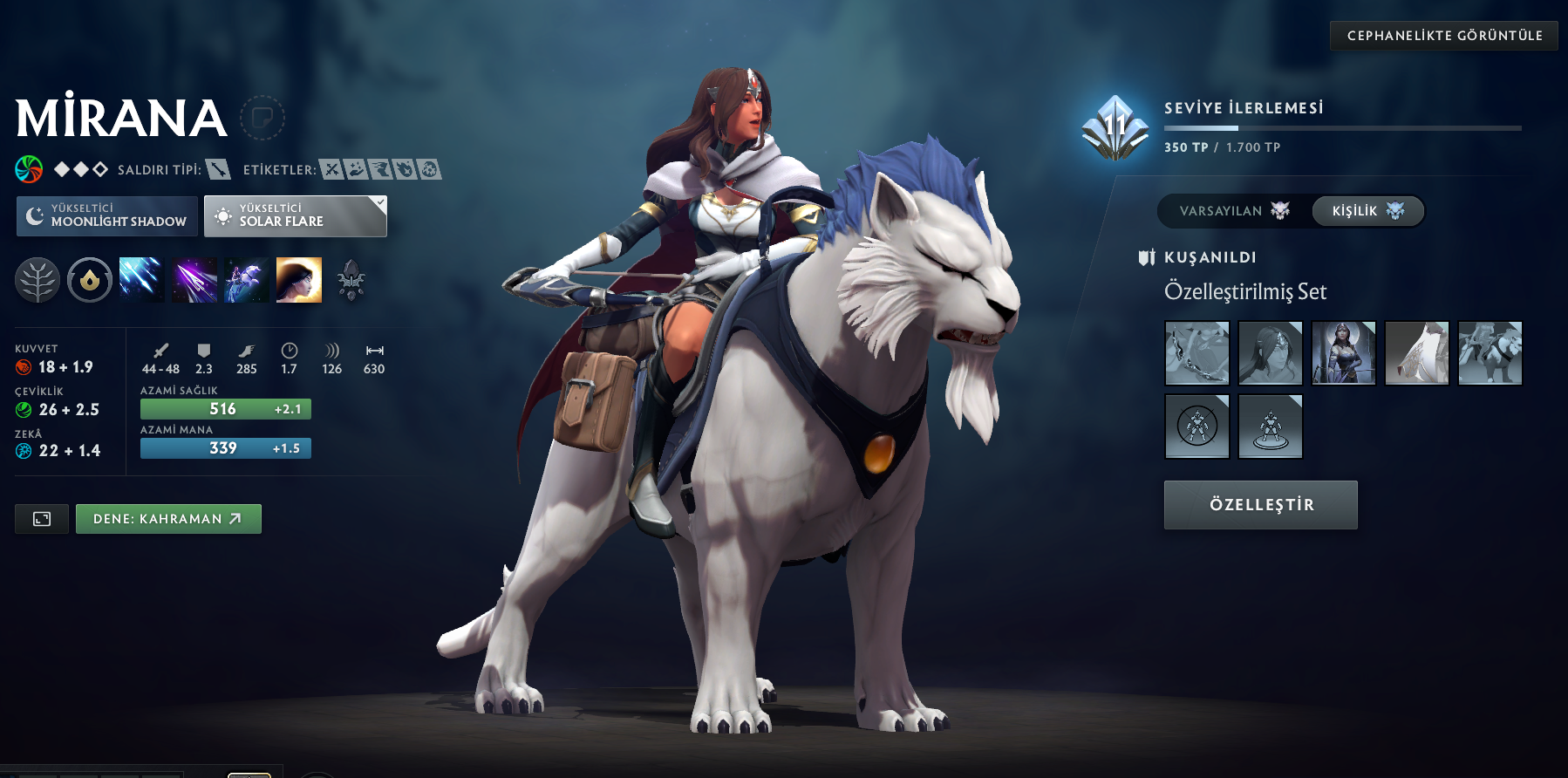Image resolution: width=1568 pixels, height=778 pixels.
Task: Select the glowing face ultimate ability
Action: [299, 281]
